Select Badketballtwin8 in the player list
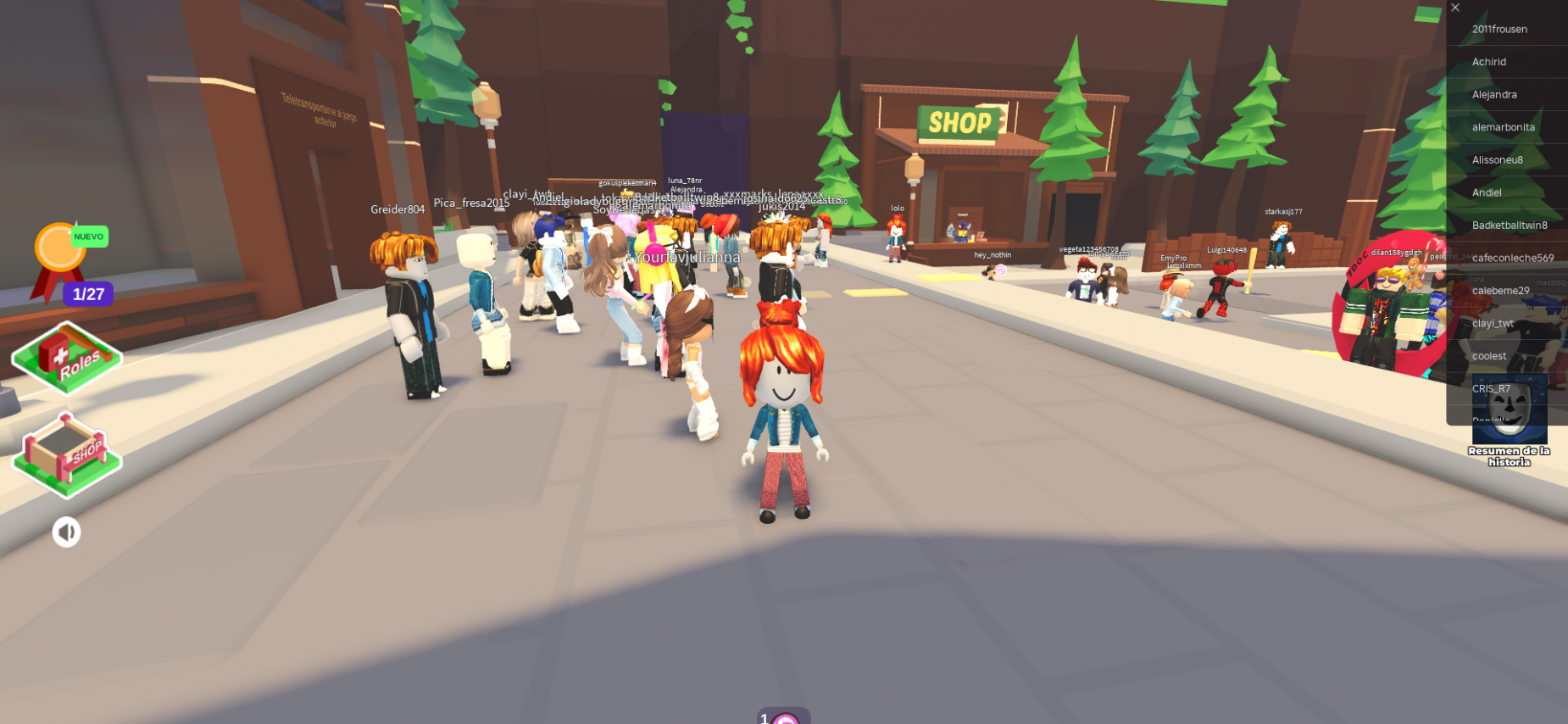The width and height of the screenshot is (1568, 724). coord(1510,226)
